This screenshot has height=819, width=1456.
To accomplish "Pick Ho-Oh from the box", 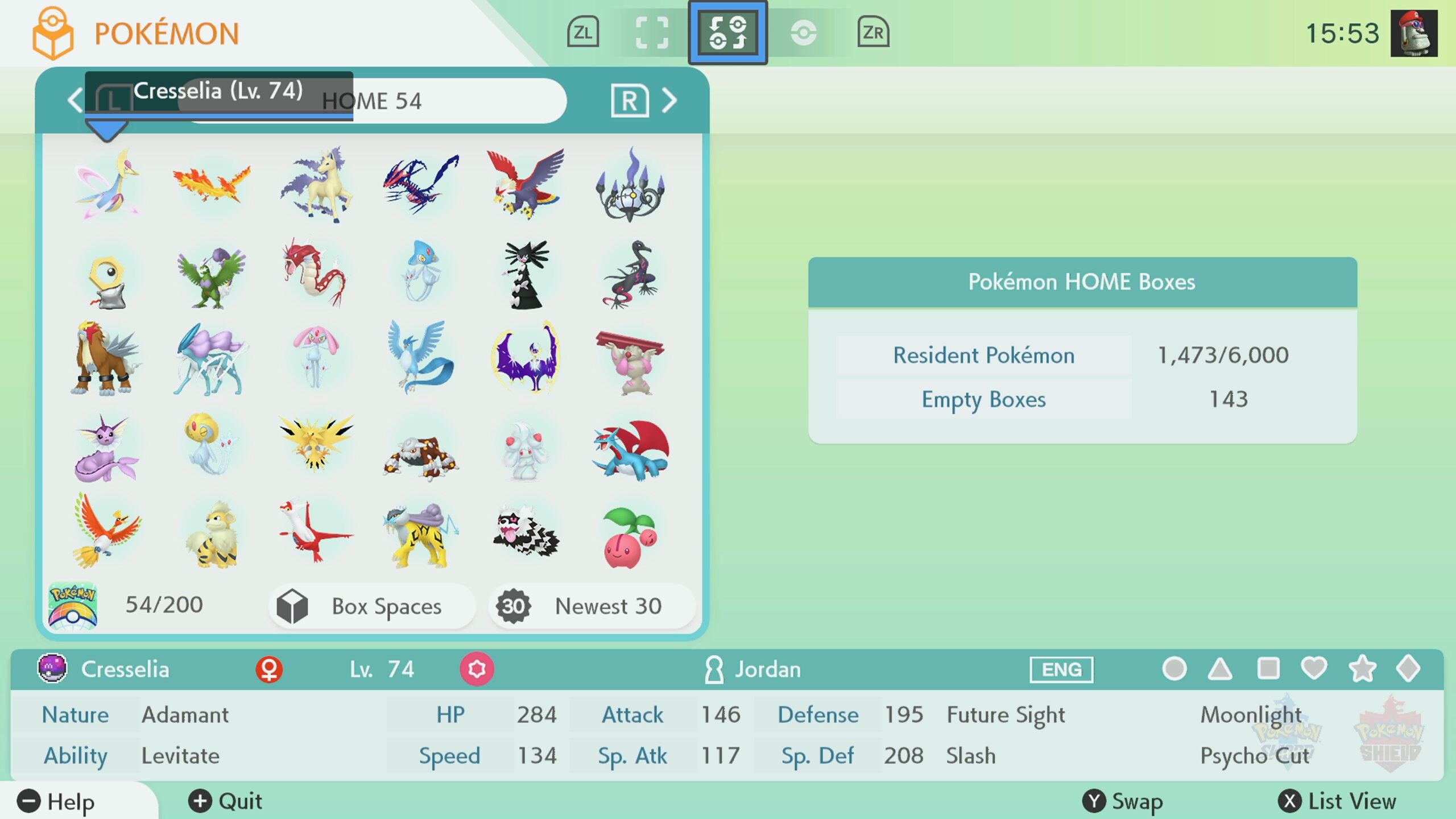I will point(107,532).
